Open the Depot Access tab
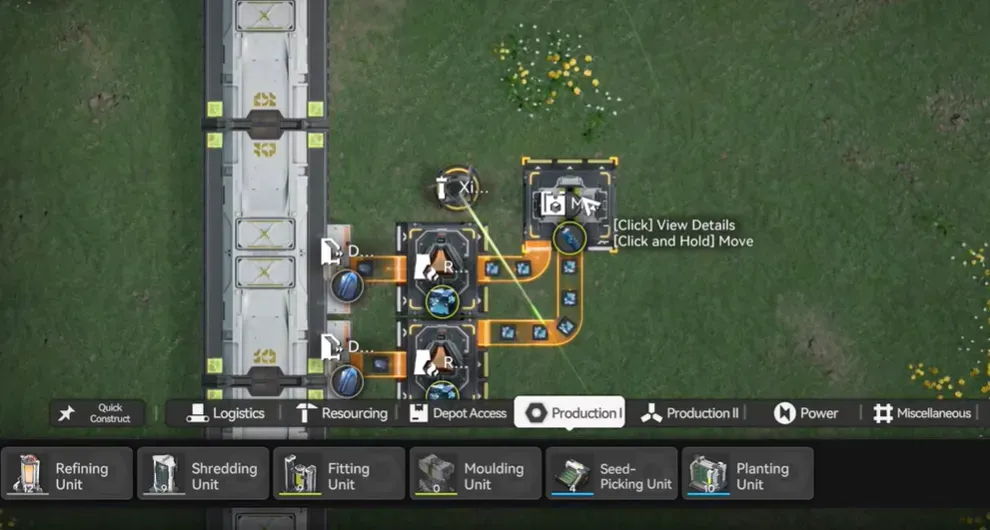 point(457,413)
